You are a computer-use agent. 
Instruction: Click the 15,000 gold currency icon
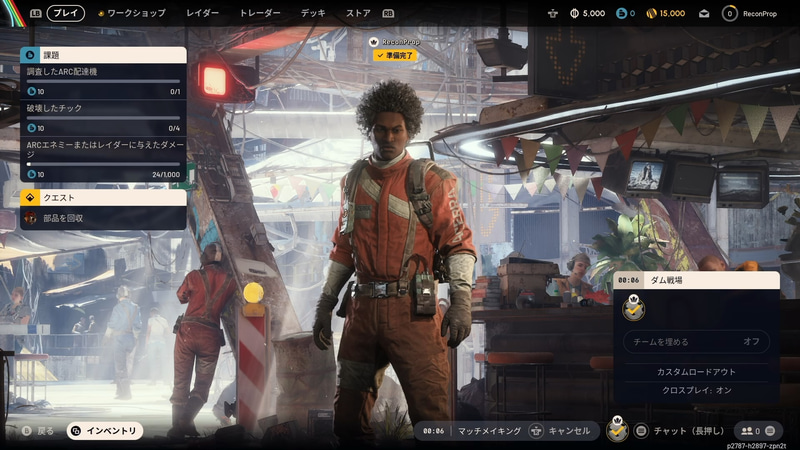653,14
